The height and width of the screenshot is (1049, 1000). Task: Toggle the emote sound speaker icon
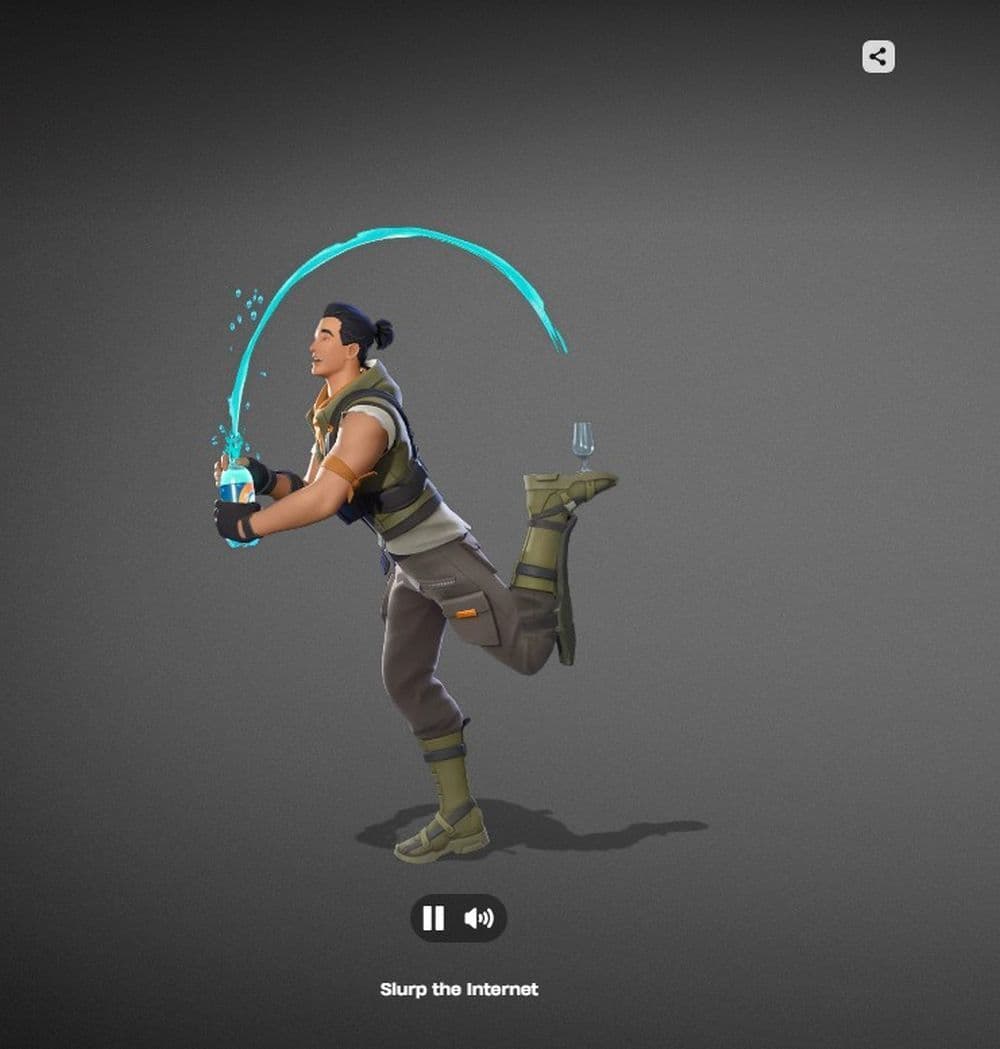pos(479,918)
